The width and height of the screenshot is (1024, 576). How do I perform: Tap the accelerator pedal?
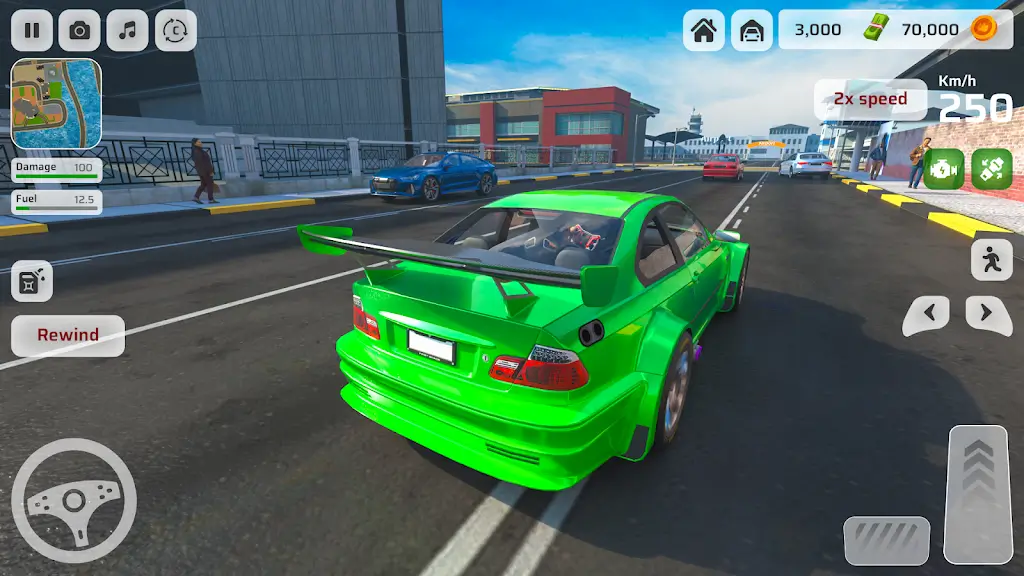click(978, 493)
